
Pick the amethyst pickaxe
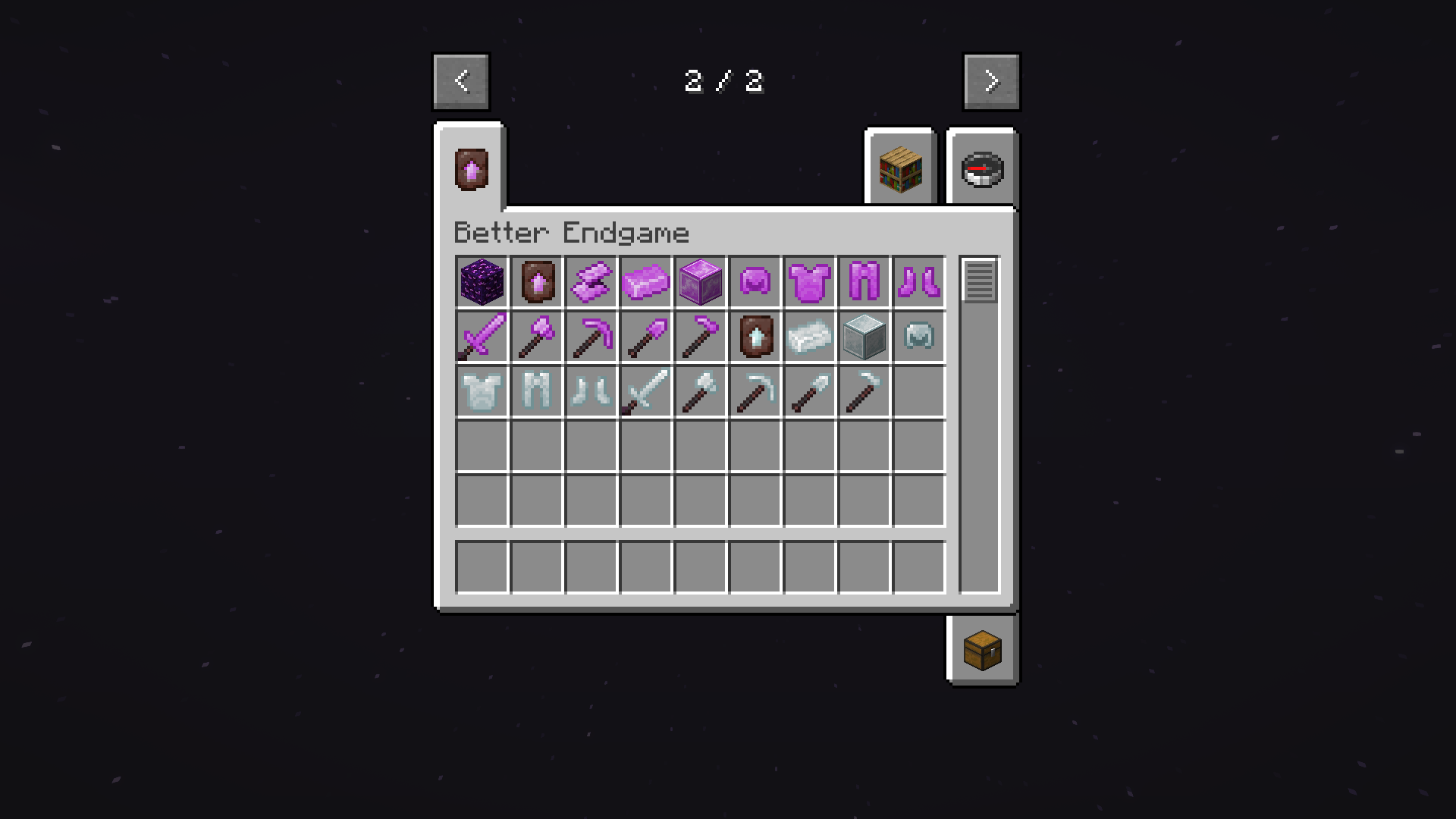(x=591, y=337)
